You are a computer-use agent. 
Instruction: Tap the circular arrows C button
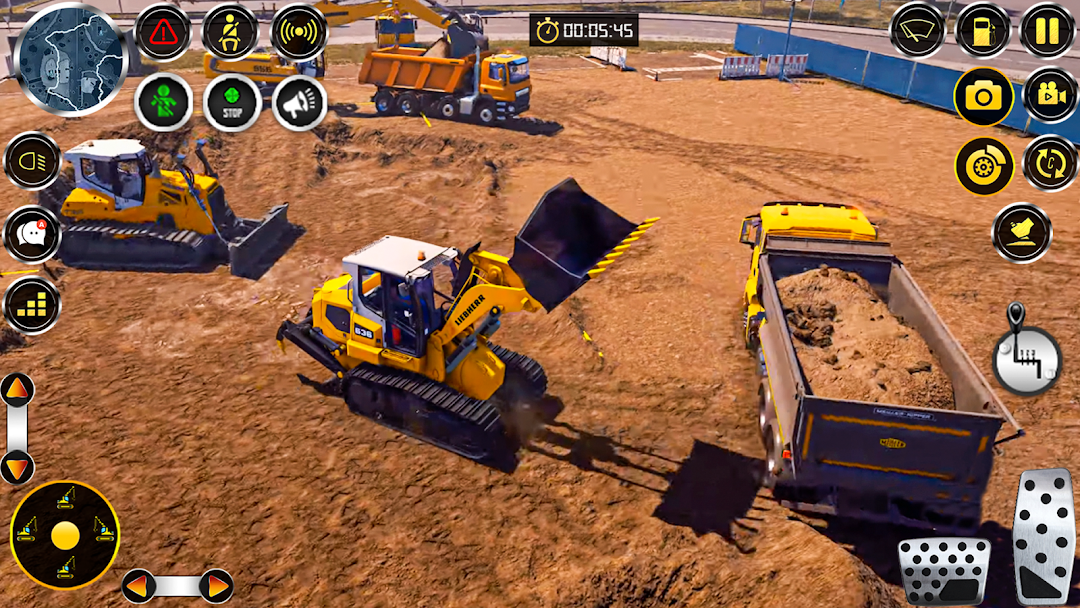(x=1050, y=163)
